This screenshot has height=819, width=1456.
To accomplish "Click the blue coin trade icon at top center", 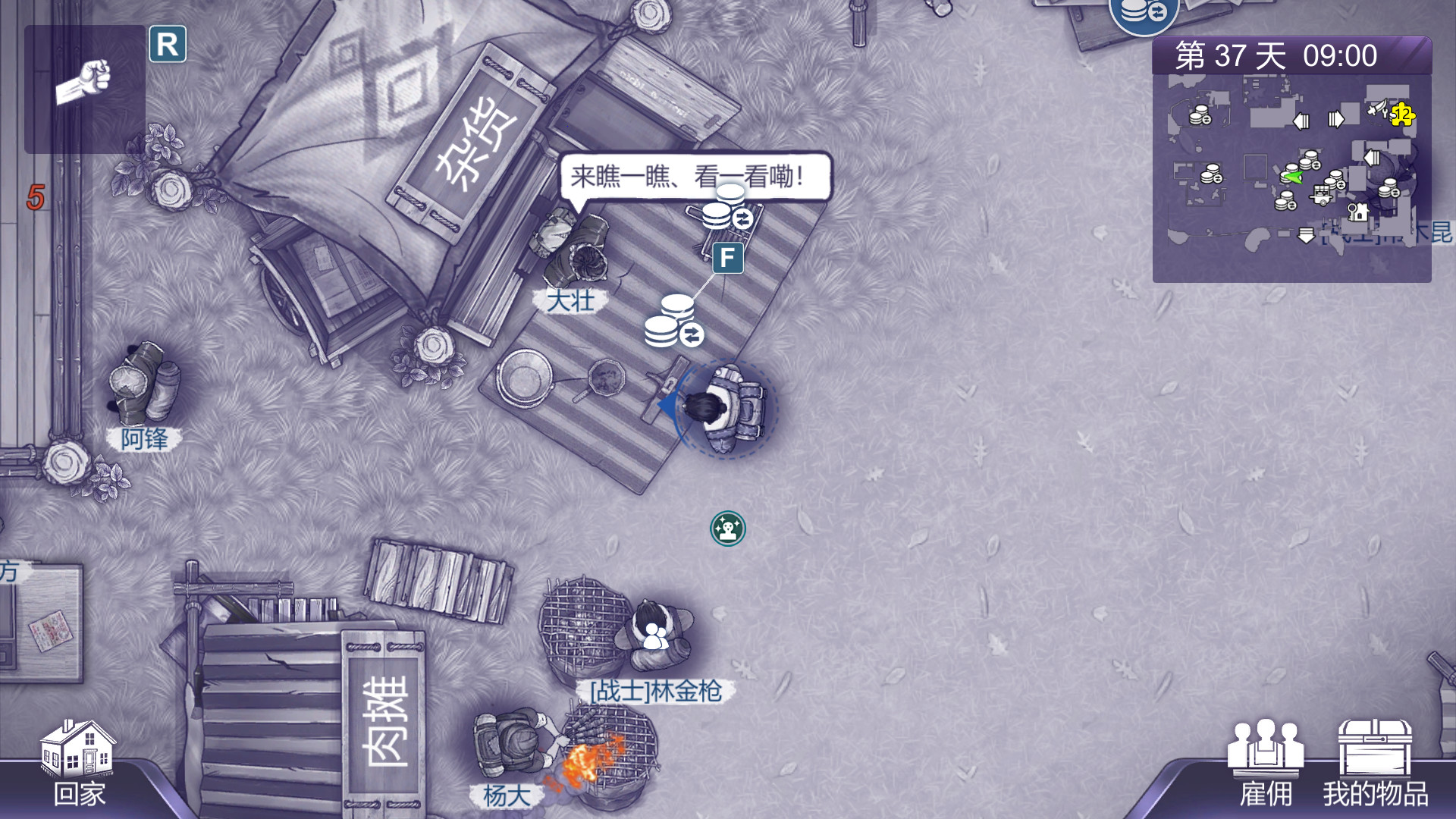I will [x=1141, y=14].
